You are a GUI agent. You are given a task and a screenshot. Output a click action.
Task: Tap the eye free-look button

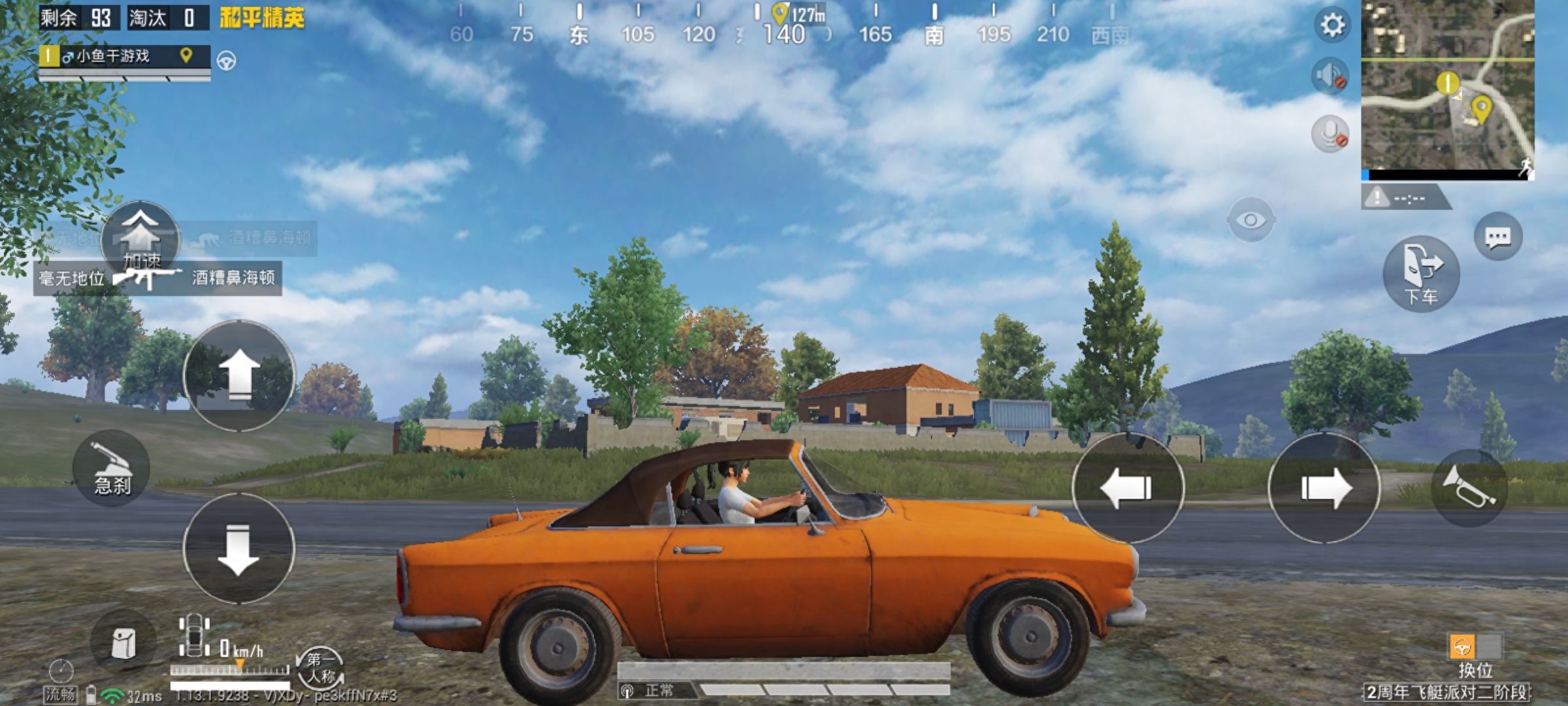1250,220
